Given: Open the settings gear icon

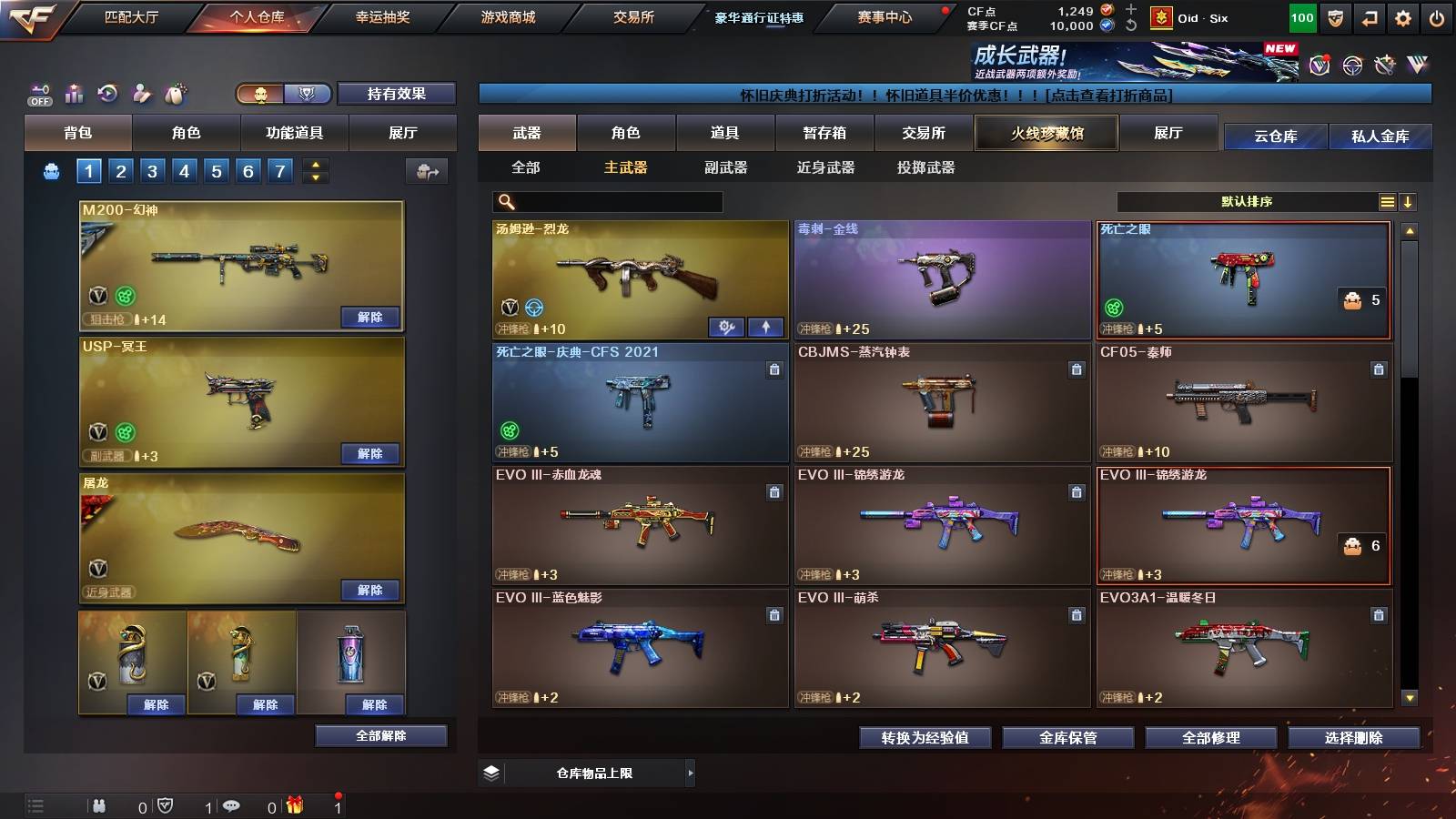Looking at the screenshot, I should (x=1402, y=16).
